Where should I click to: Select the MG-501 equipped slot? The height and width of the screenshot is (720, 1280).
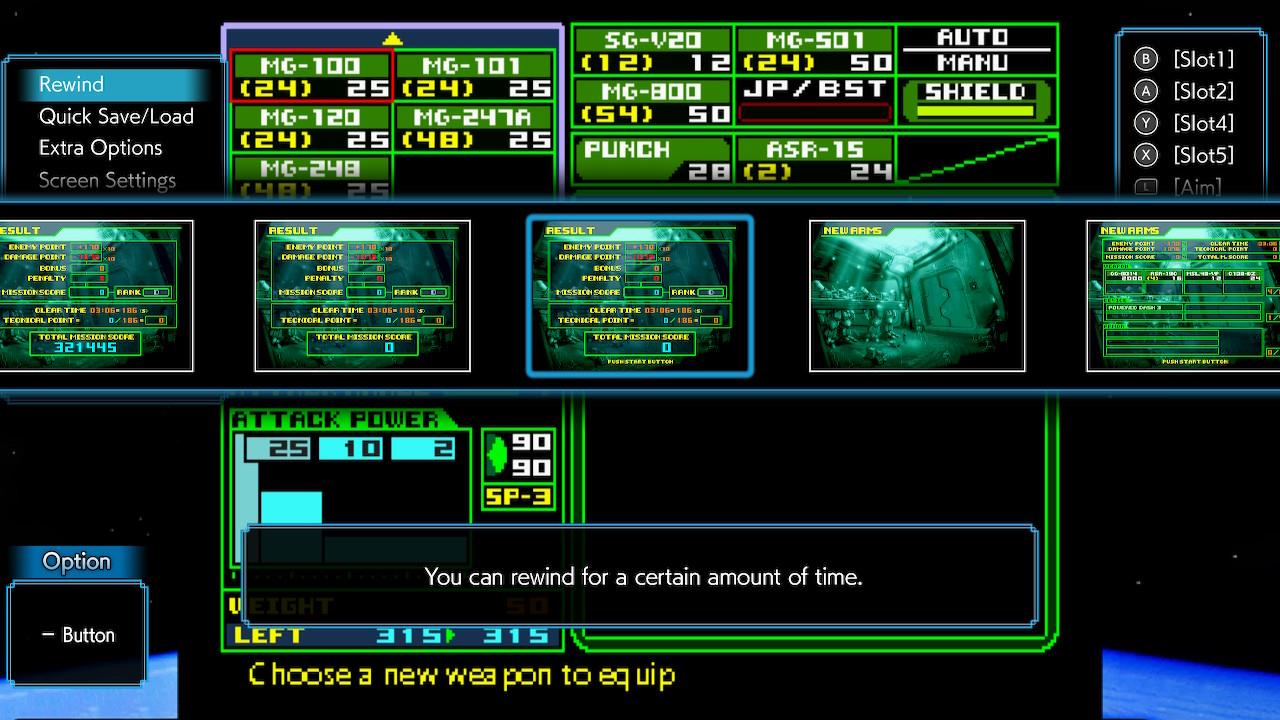point(815,51)
